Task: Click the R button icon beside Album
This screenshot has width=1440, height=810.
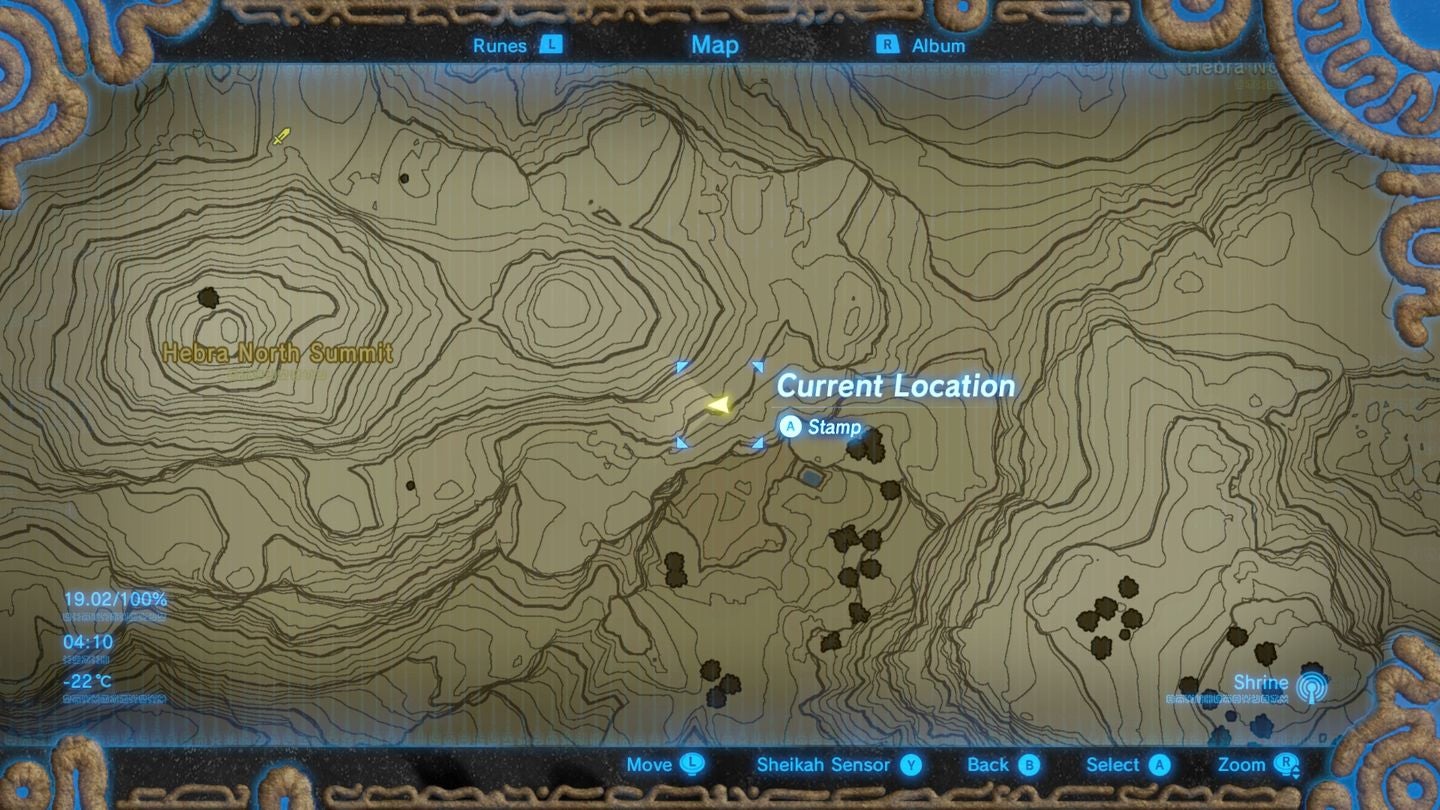Action: pyautogui.click(x=888, y=45)
